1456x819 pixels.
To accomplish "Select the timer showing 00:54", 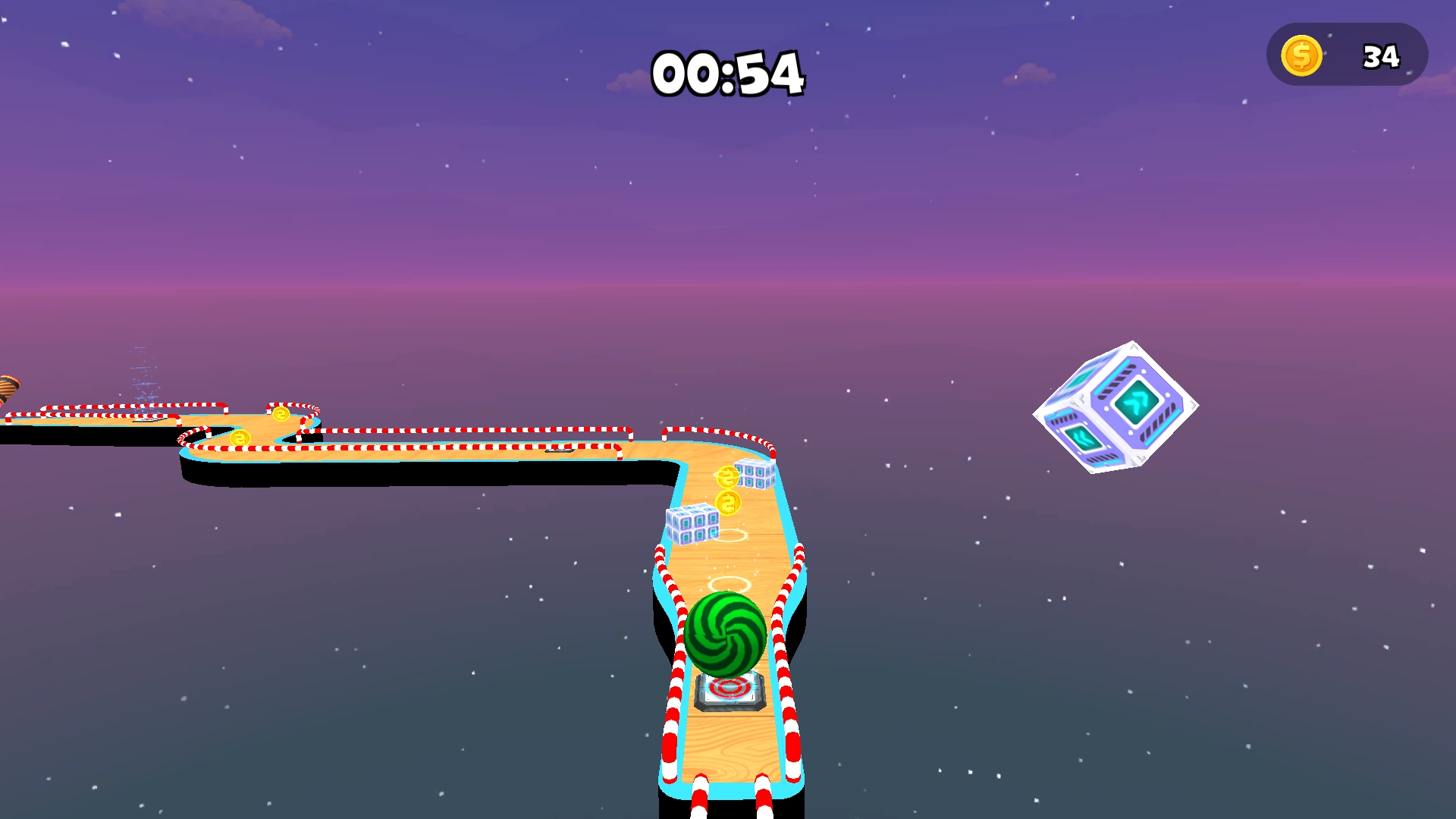I will (728, 72).
